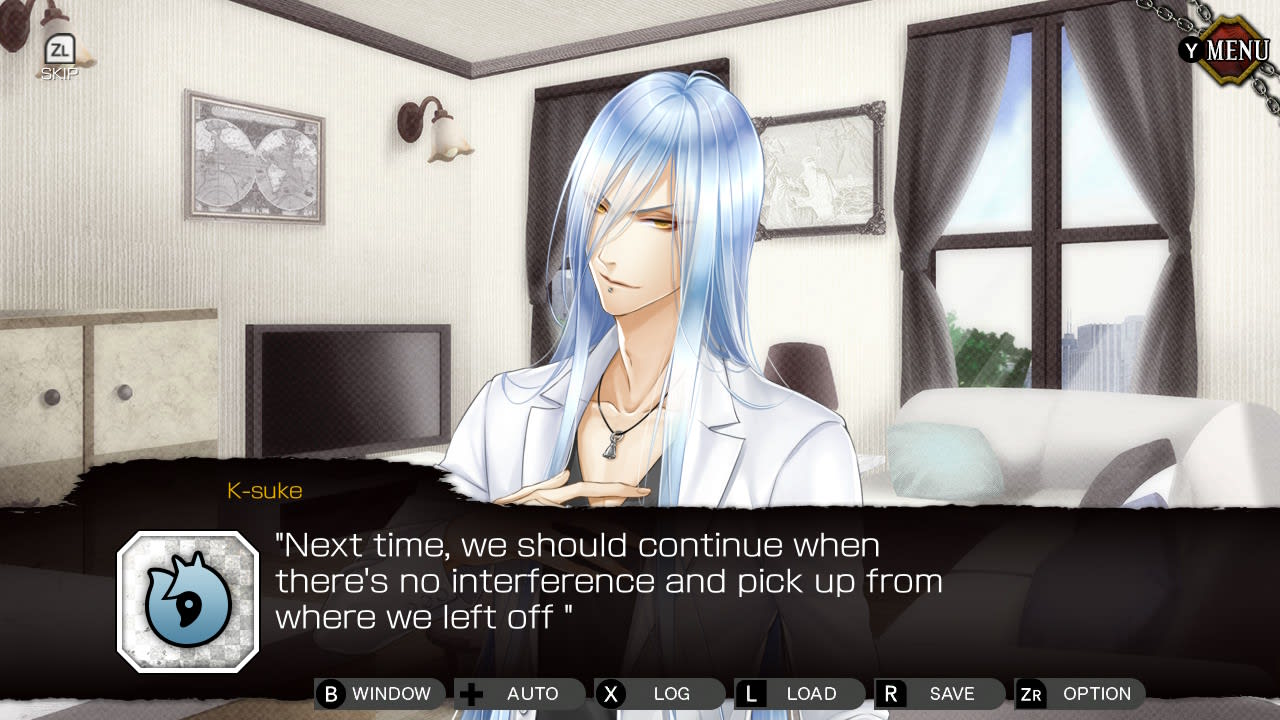Open the OPTION settings screen
The image size is (1280, 720).
(x=1081, y=693)
